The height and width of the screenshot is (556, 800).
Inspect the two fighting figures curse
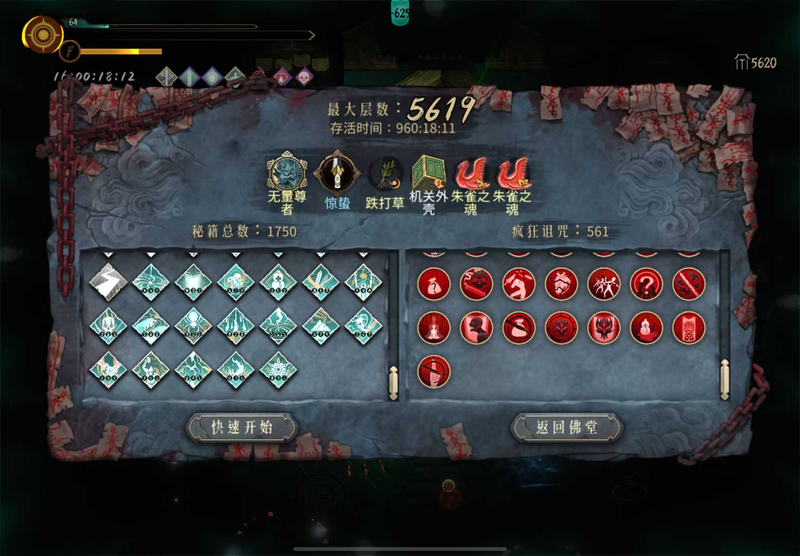[604, 284]
